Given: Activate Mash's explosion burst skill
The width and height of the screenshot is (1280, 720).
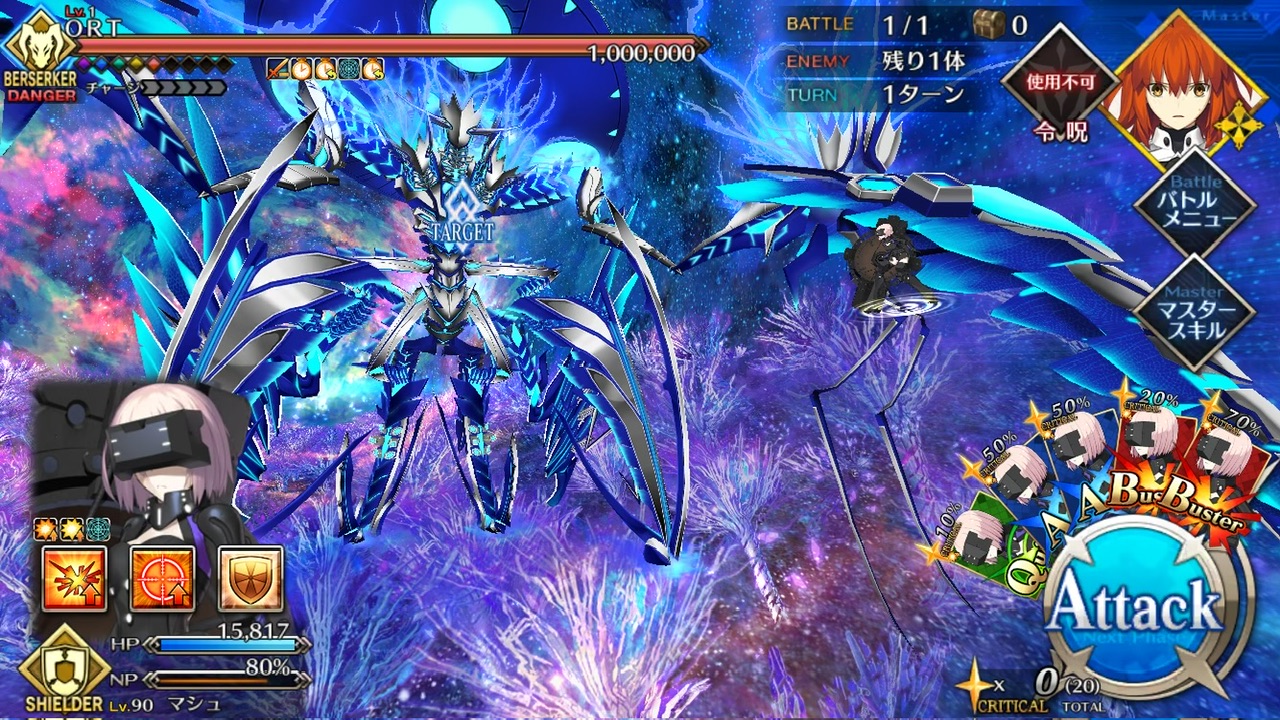Looking at the screenshot, I should pyautogui.click(x=74, y=579).
